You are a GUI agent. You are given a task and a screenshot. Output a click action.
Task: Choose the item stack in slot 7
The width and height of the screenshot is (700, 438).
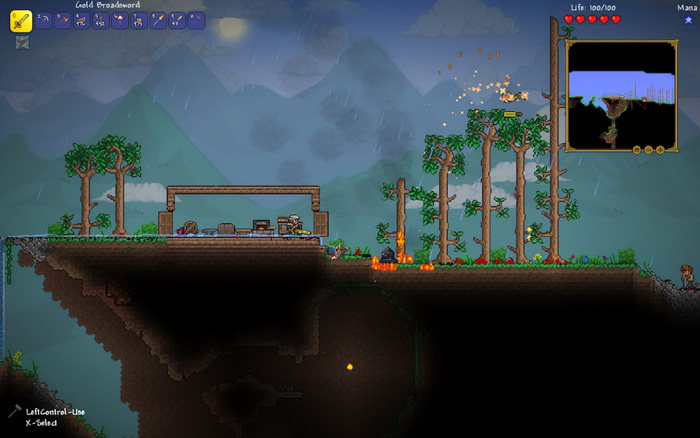pyautogui.click(x=138, y=20)
